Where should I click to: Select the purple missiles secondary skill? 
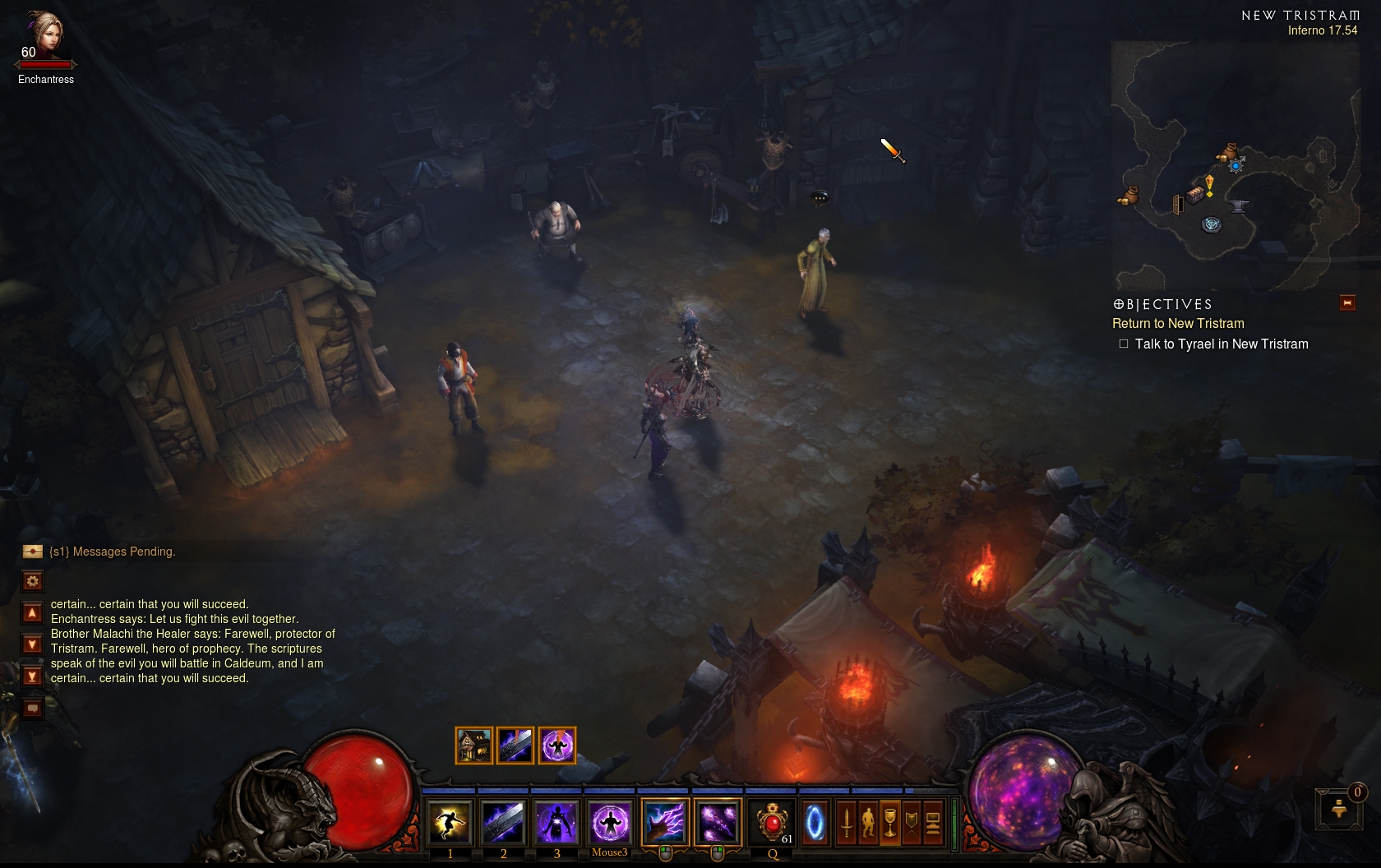coord(718,822)
